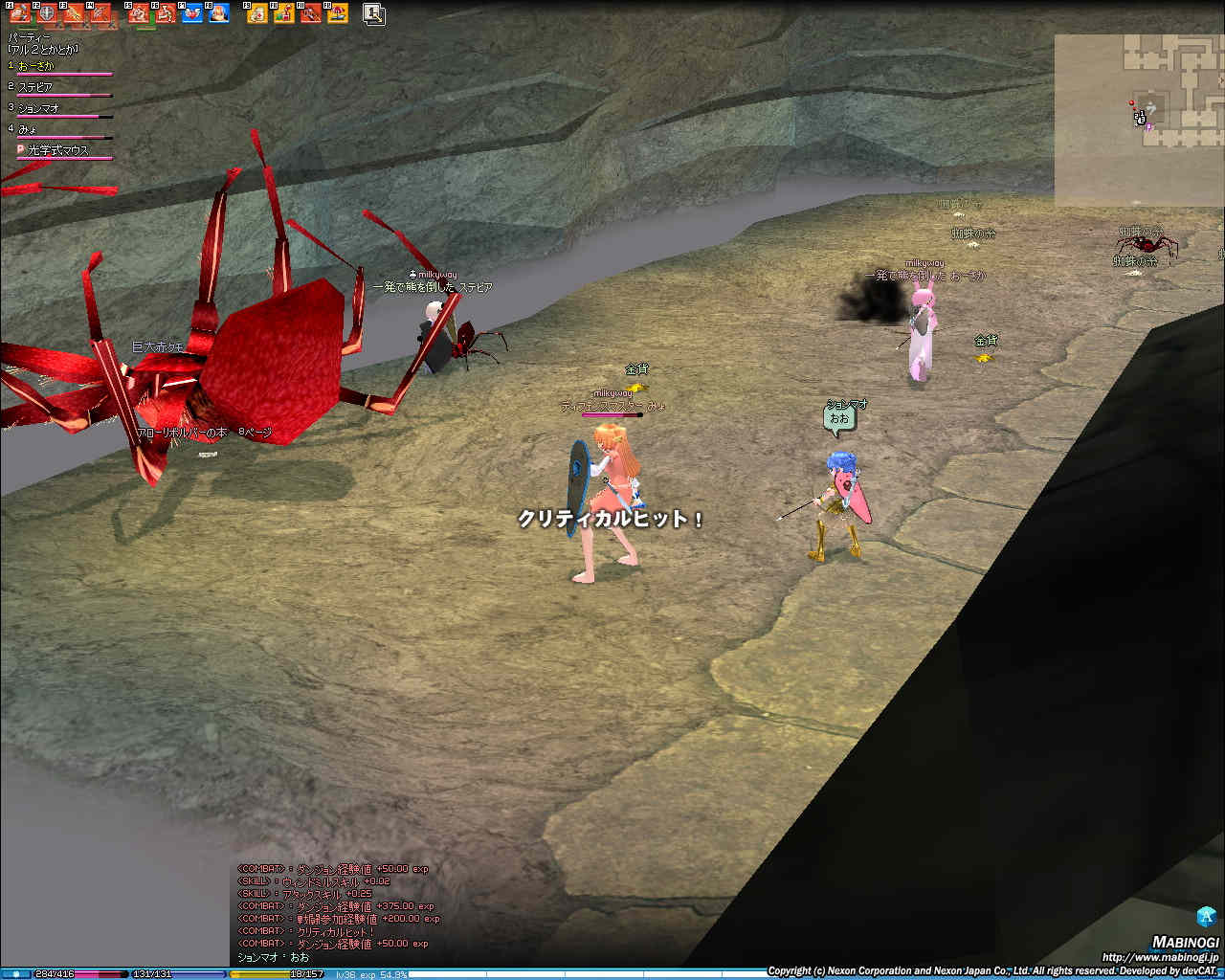Use the F6 skill slot icon
Viewport: 1225px width, 980px height.
pos(166,13)
